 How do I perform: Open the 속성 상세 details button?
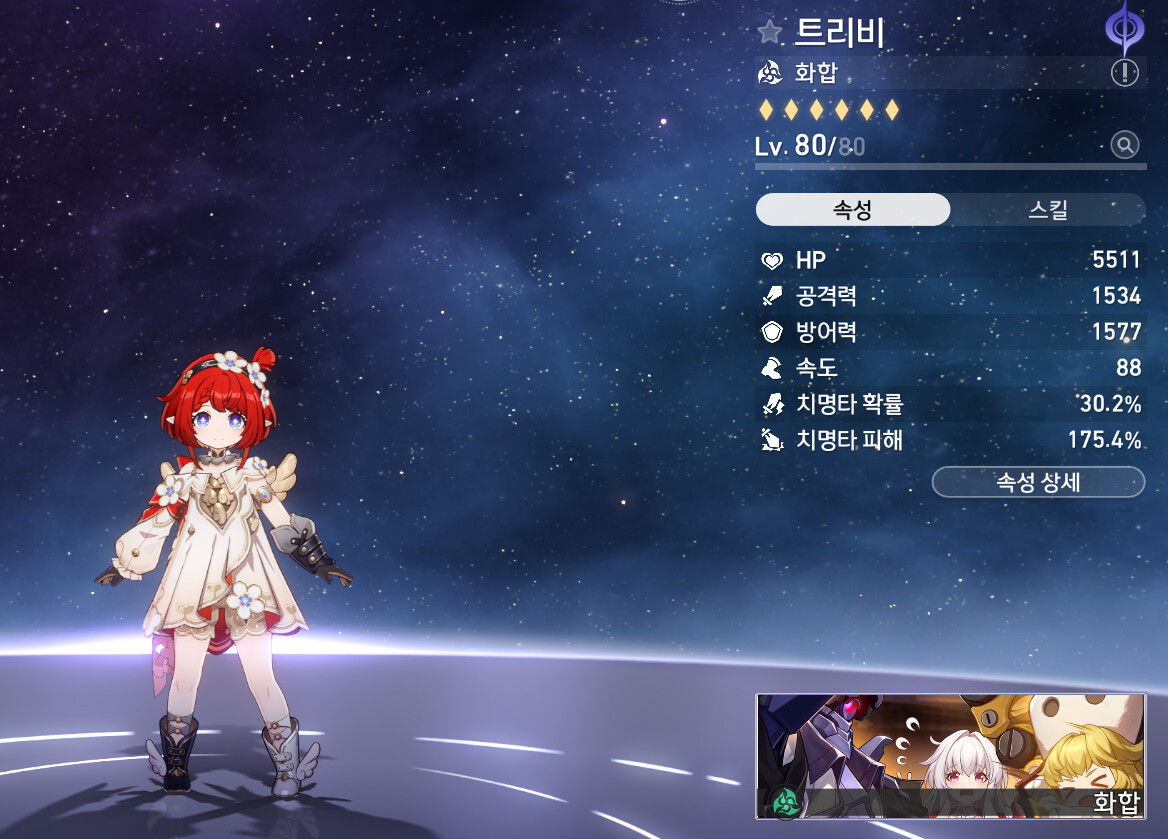[x=1037, y=482]
